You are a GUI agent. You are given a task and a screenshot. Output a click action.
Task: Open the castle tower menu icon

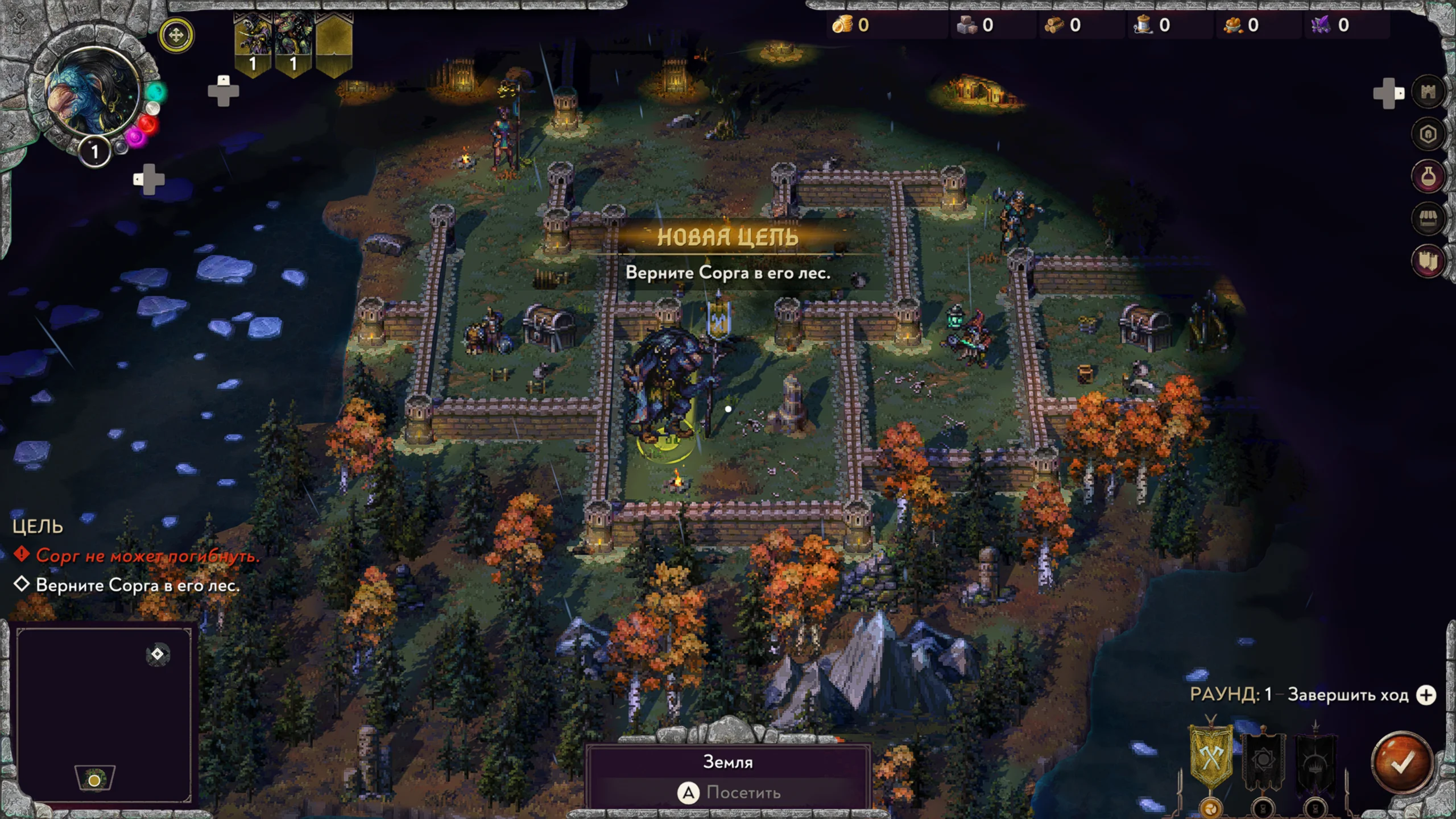point(1428,92)
